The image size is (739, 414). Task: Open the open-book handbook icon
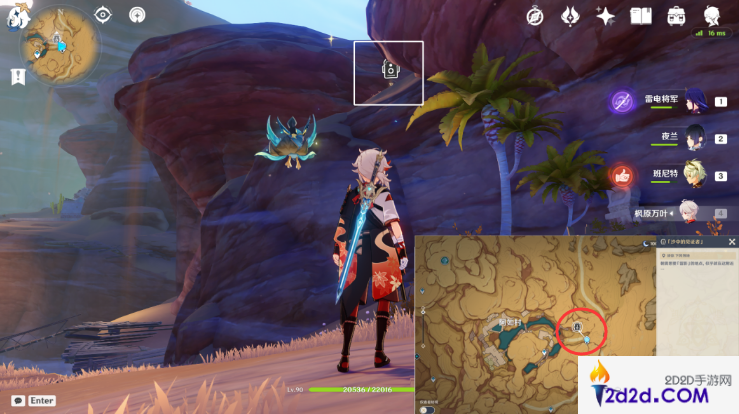click(640, 15)
